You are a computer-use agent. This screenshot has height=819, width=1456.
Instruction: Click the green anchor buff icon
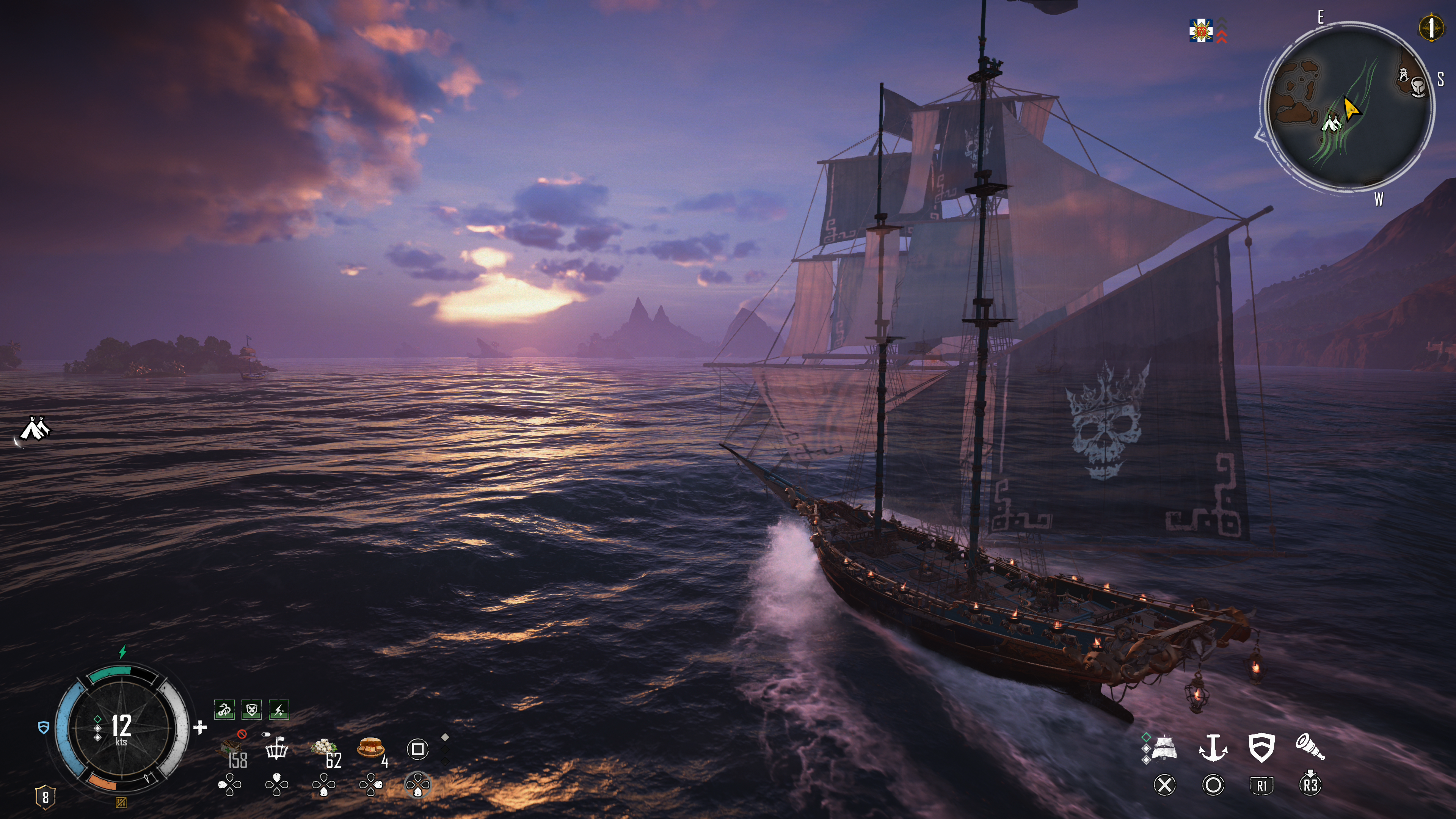point(224,710)
